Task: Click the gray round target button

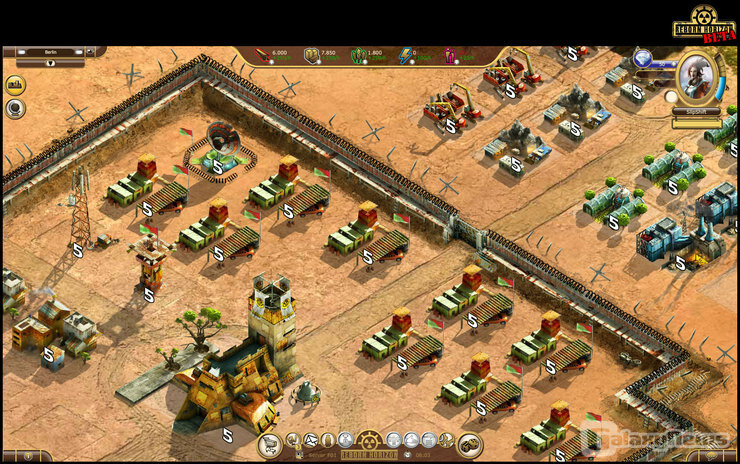Action: click(15, 108)
